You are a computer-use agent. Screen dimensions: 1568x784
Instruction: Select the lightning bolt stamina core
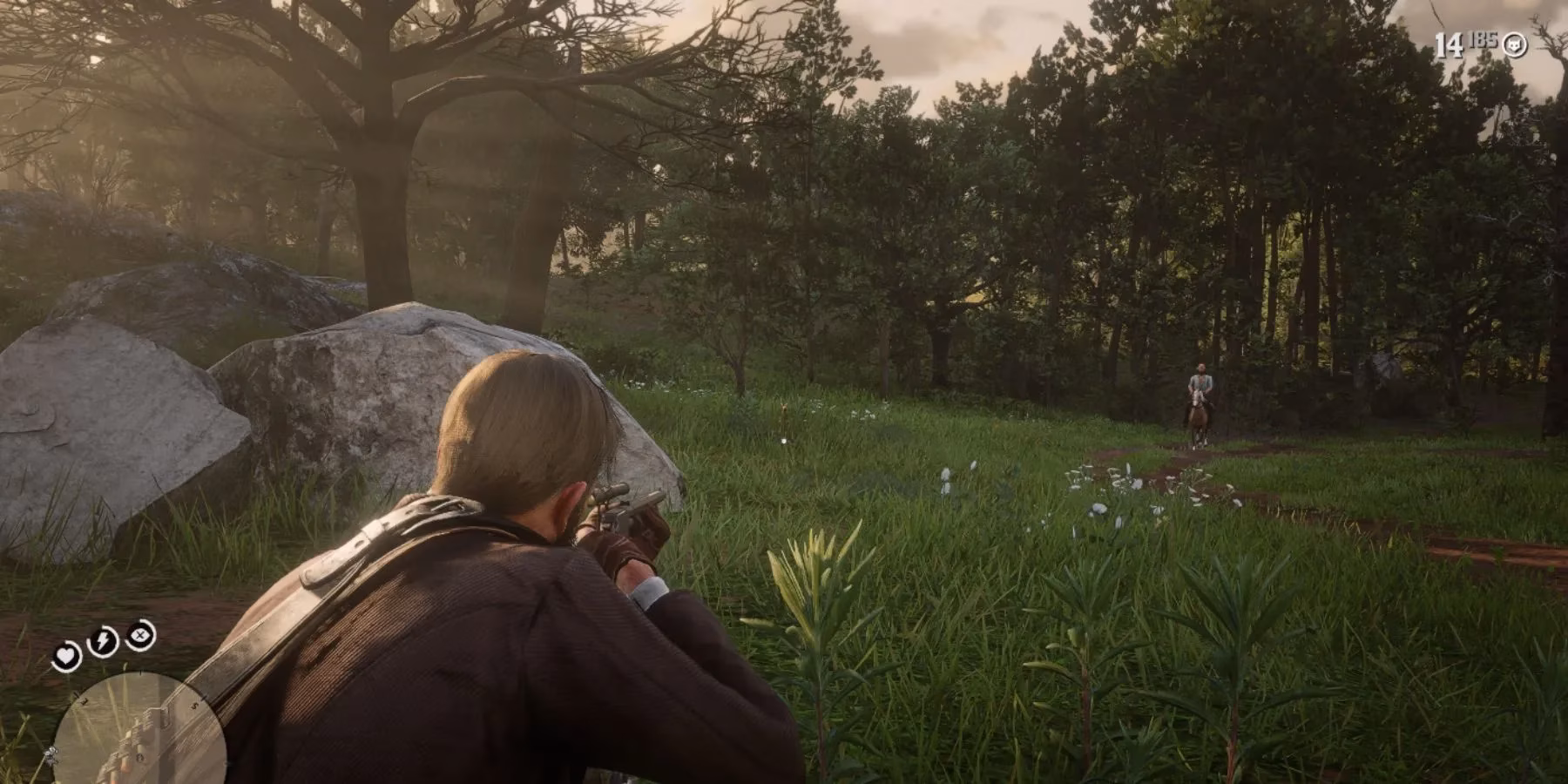point(103,643)
